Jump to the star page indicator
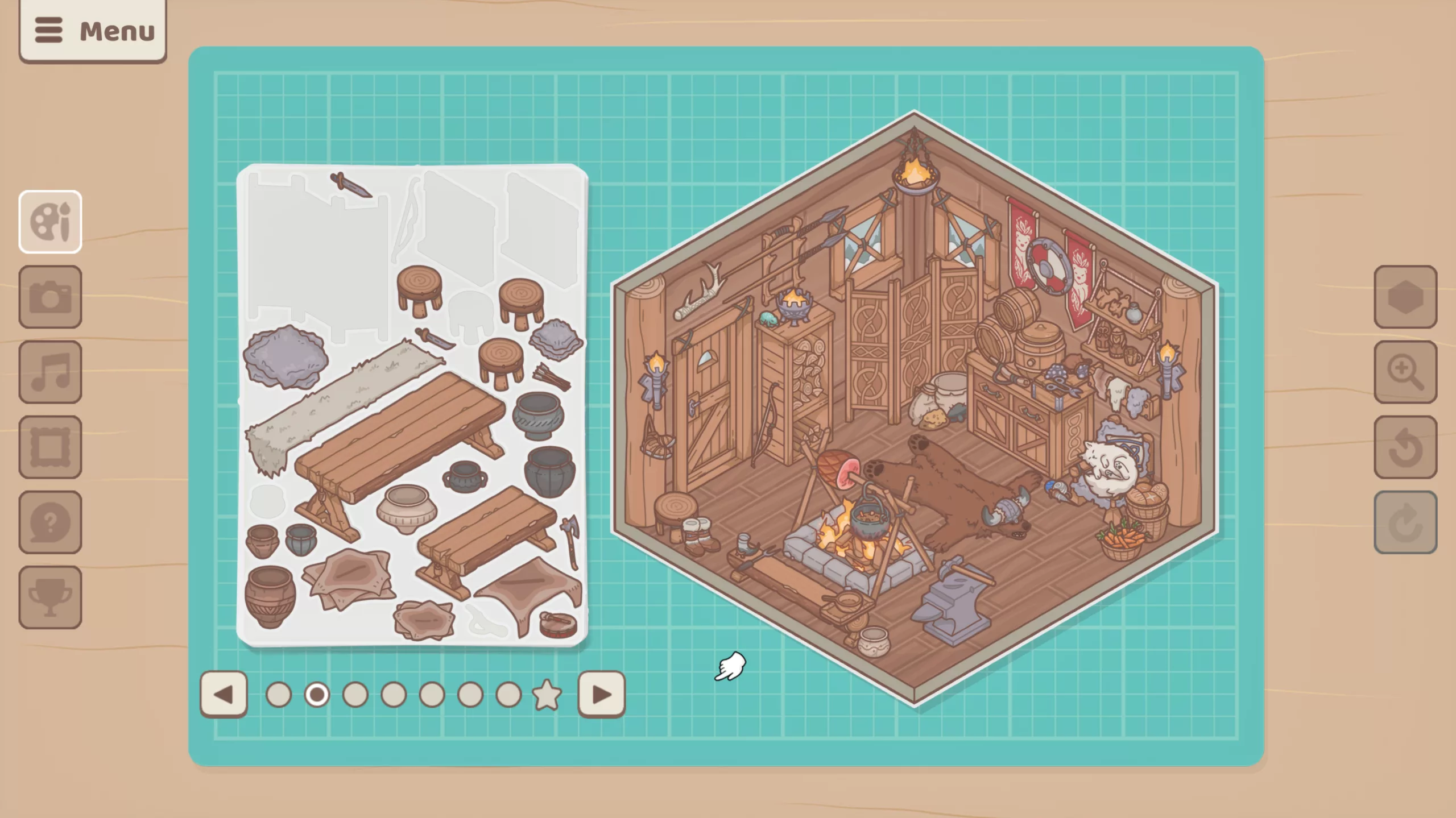Image resolution: width=1456 pixels, height=818 pixels. tap(547, 695)
